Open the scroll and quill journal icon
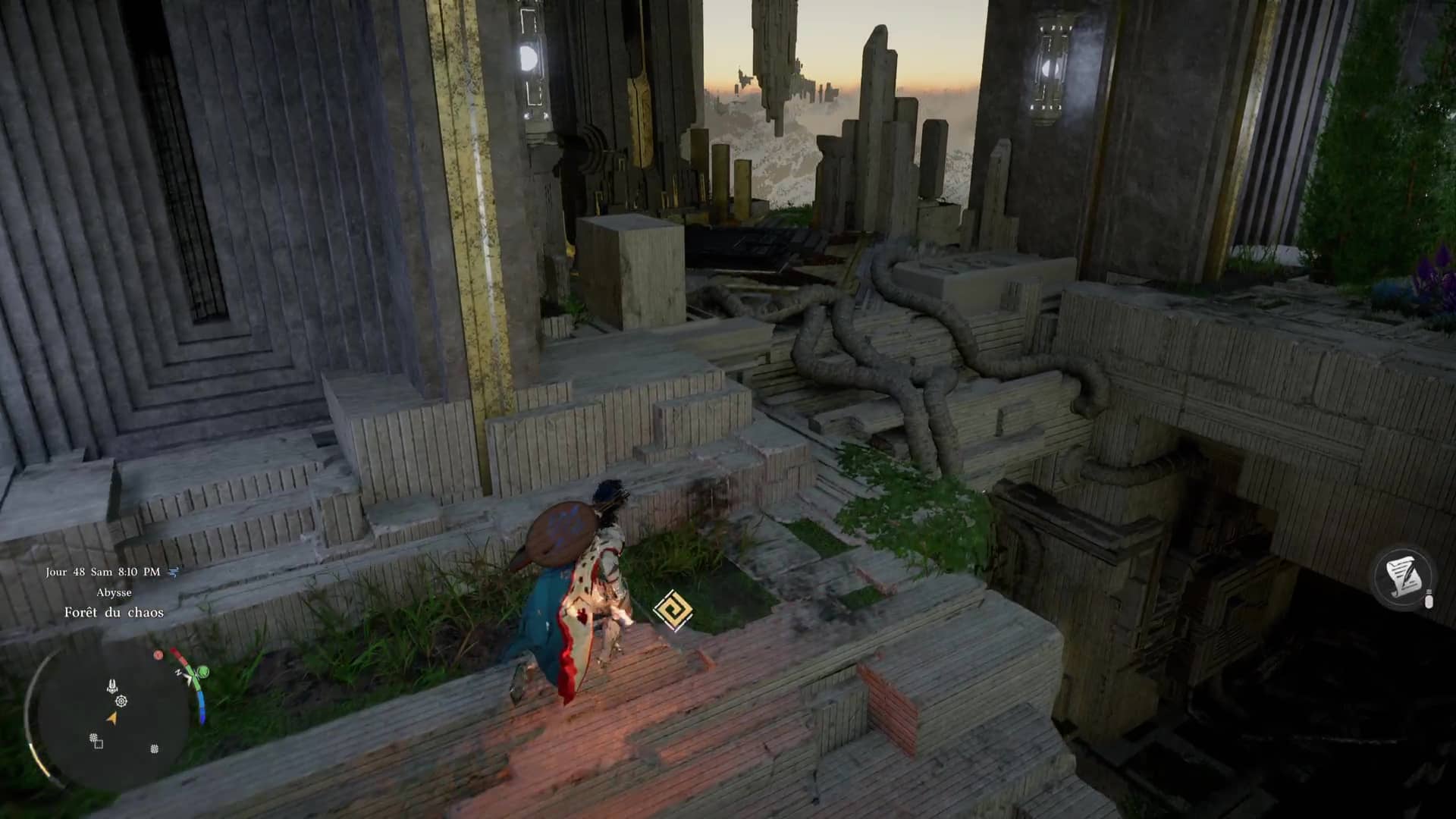 pyautogui.click(x=1404, y=577)
